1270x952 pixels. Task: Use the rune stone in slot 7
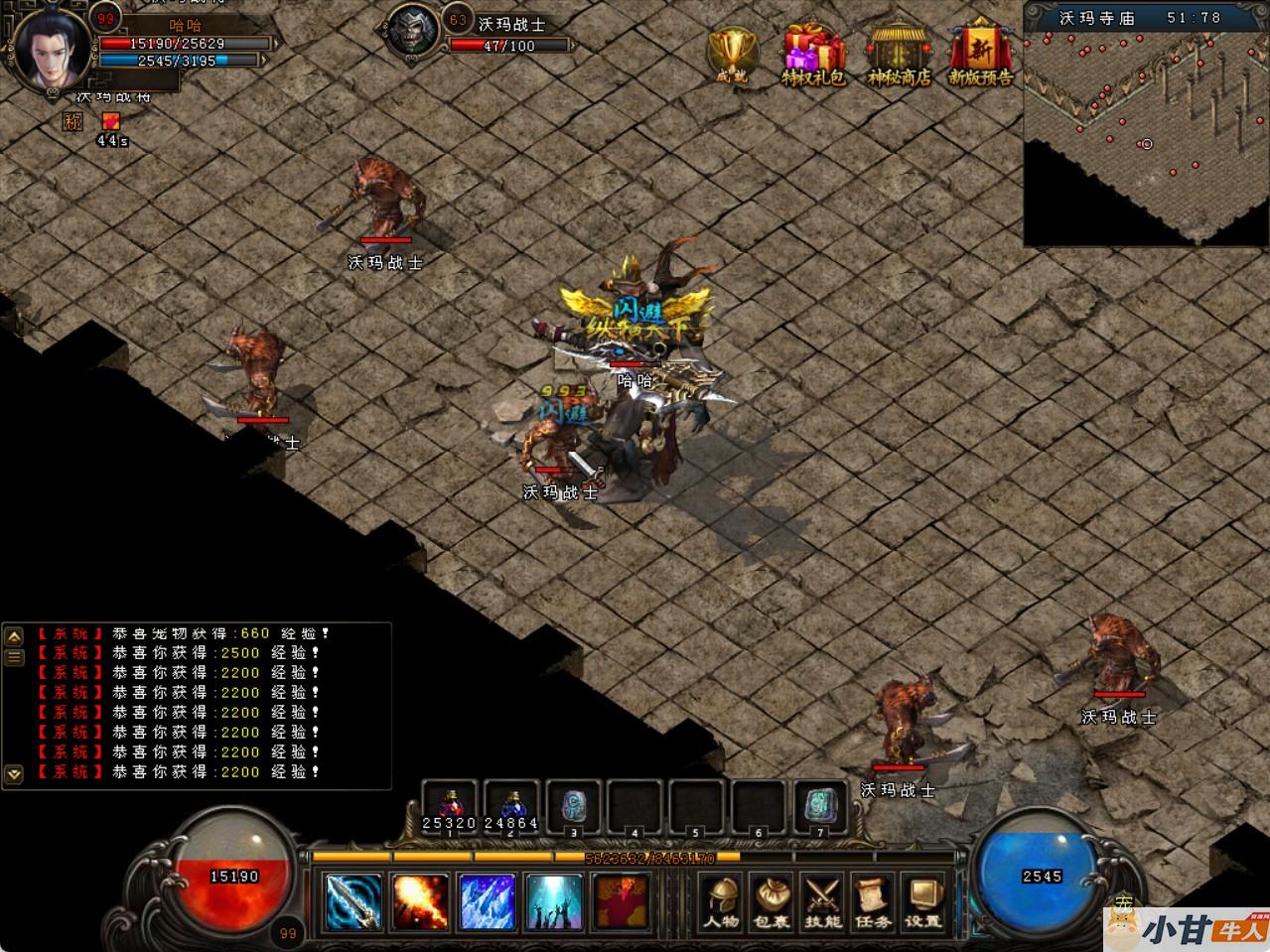click(x=820, y=806)
